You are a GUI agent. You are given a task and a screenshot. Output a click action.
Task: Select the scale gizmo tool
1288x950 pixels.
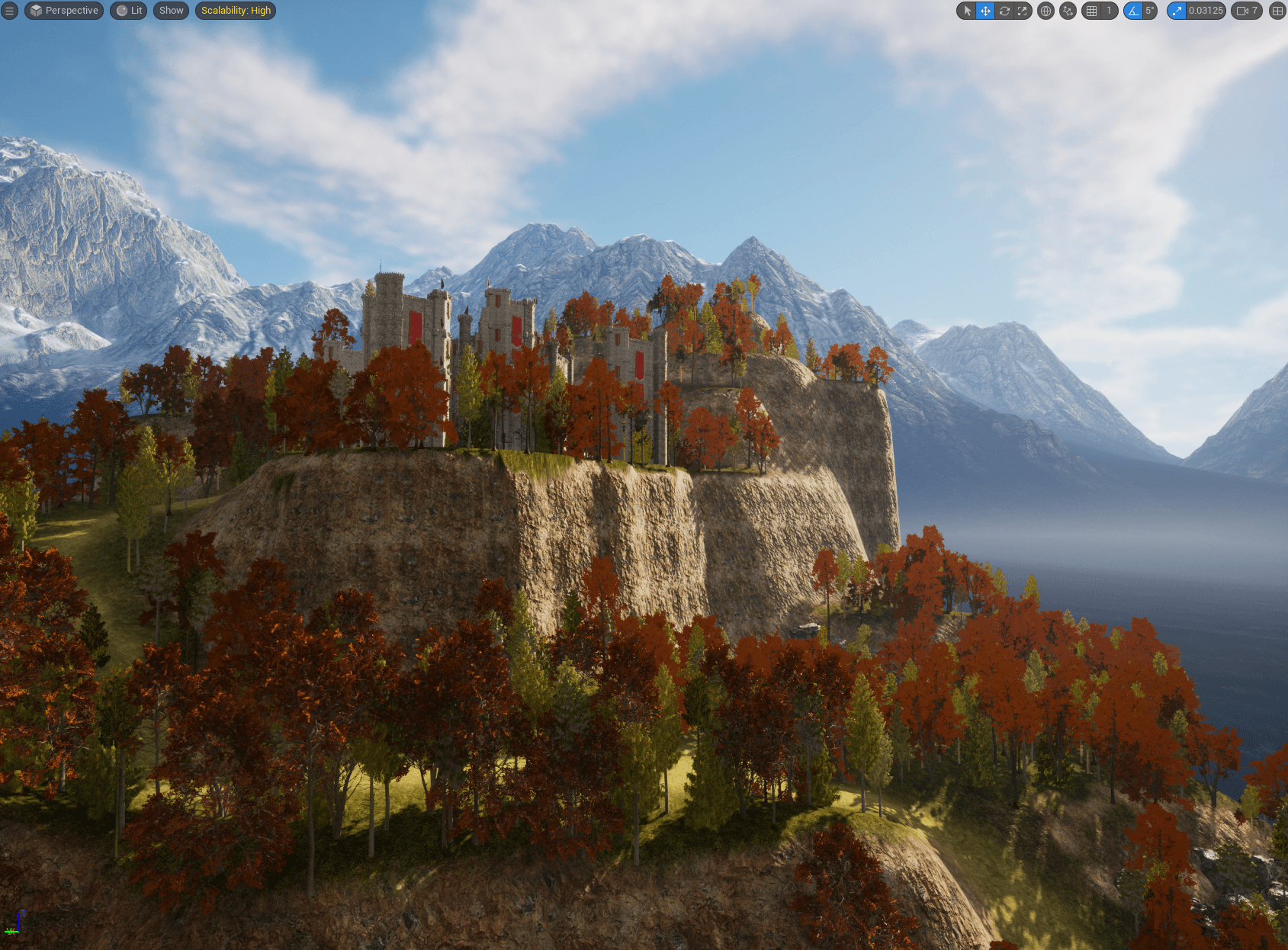[1023, 11]
